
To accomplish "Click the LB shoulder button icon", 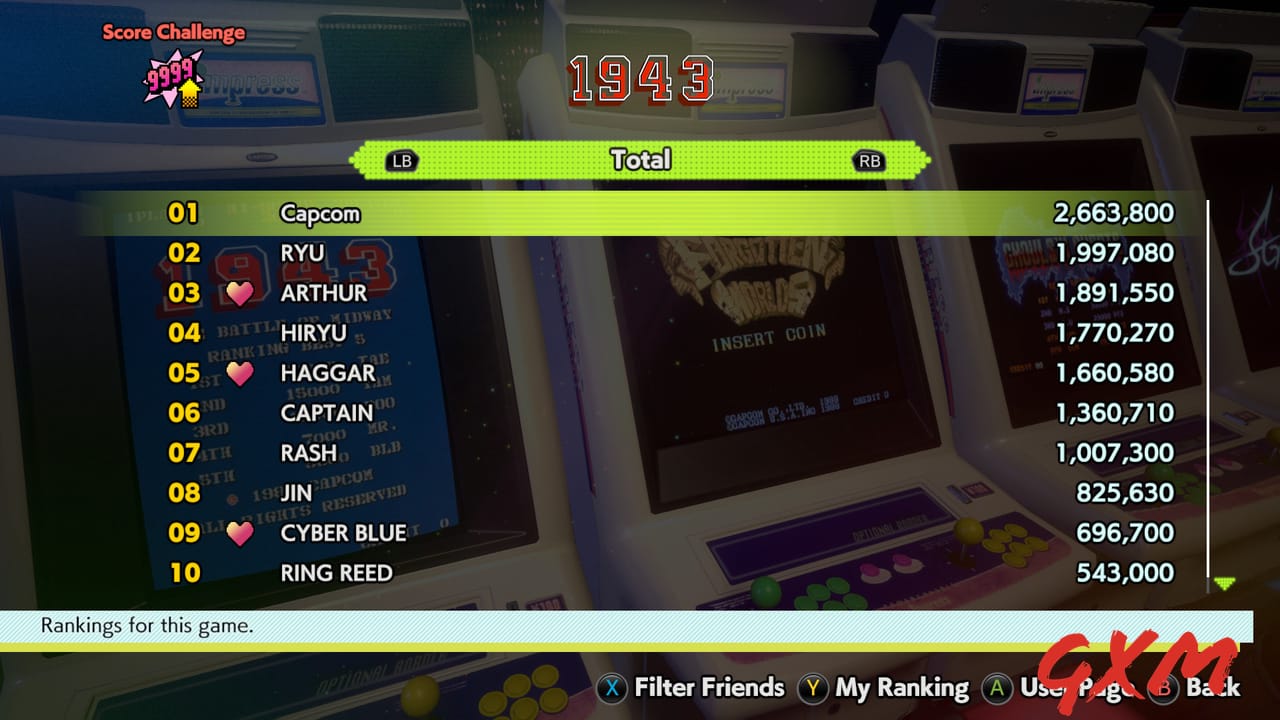I will click(x=402, y=160).
